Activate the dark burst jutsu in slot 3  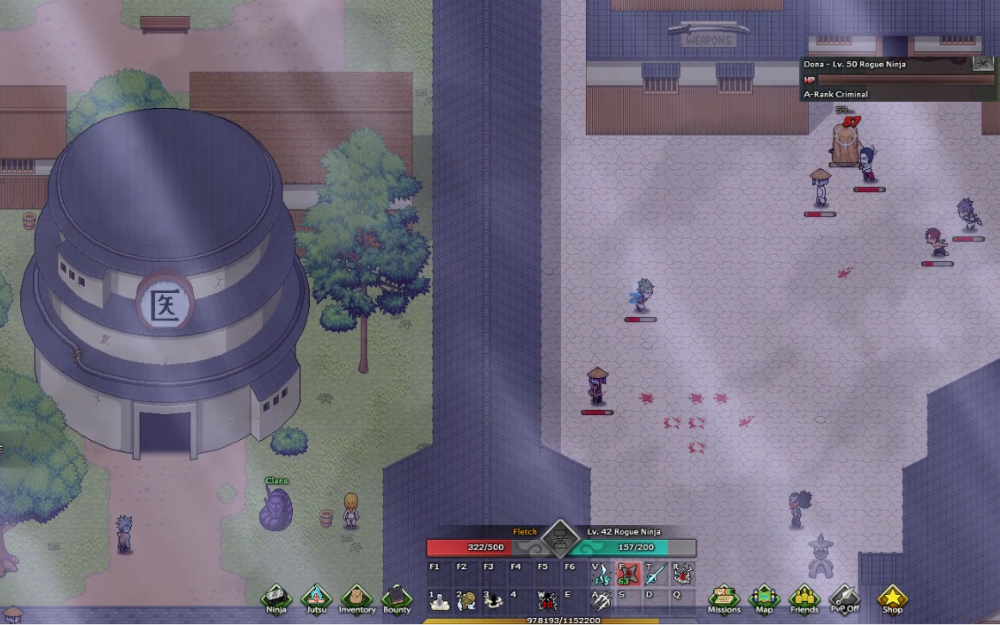493,600
